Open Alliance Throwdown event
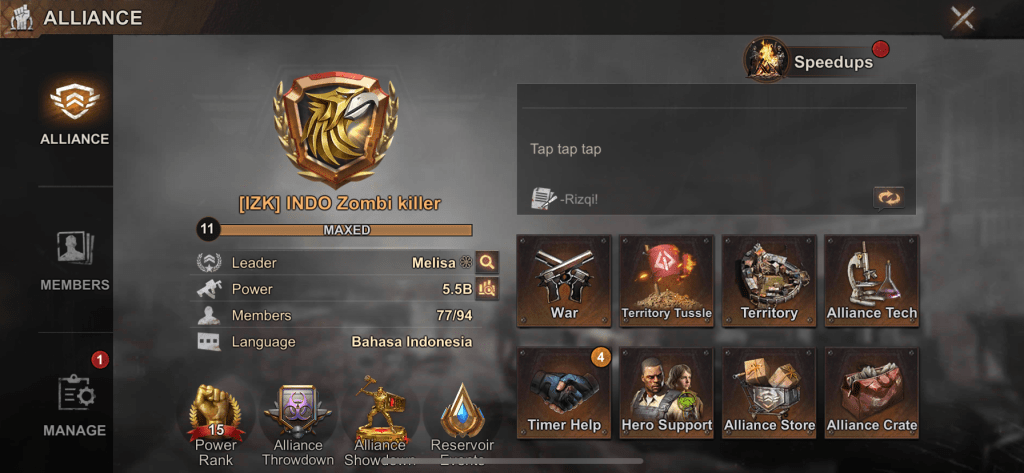The image size is (1024, 473). (x=298, y=420)
